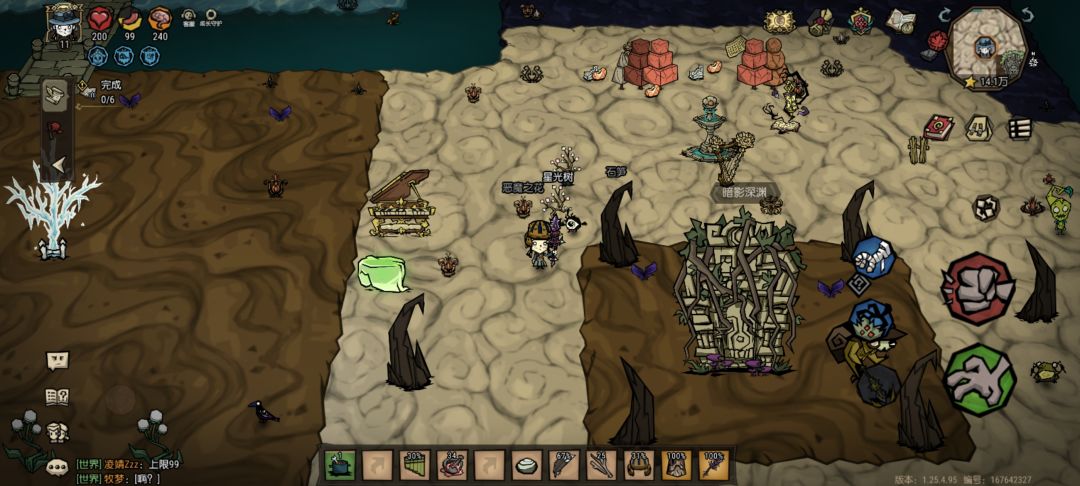The height and width of the screenshot is (486, 1080).
Task: Rotate the camera with the left arrow
Action: (944, 15)
